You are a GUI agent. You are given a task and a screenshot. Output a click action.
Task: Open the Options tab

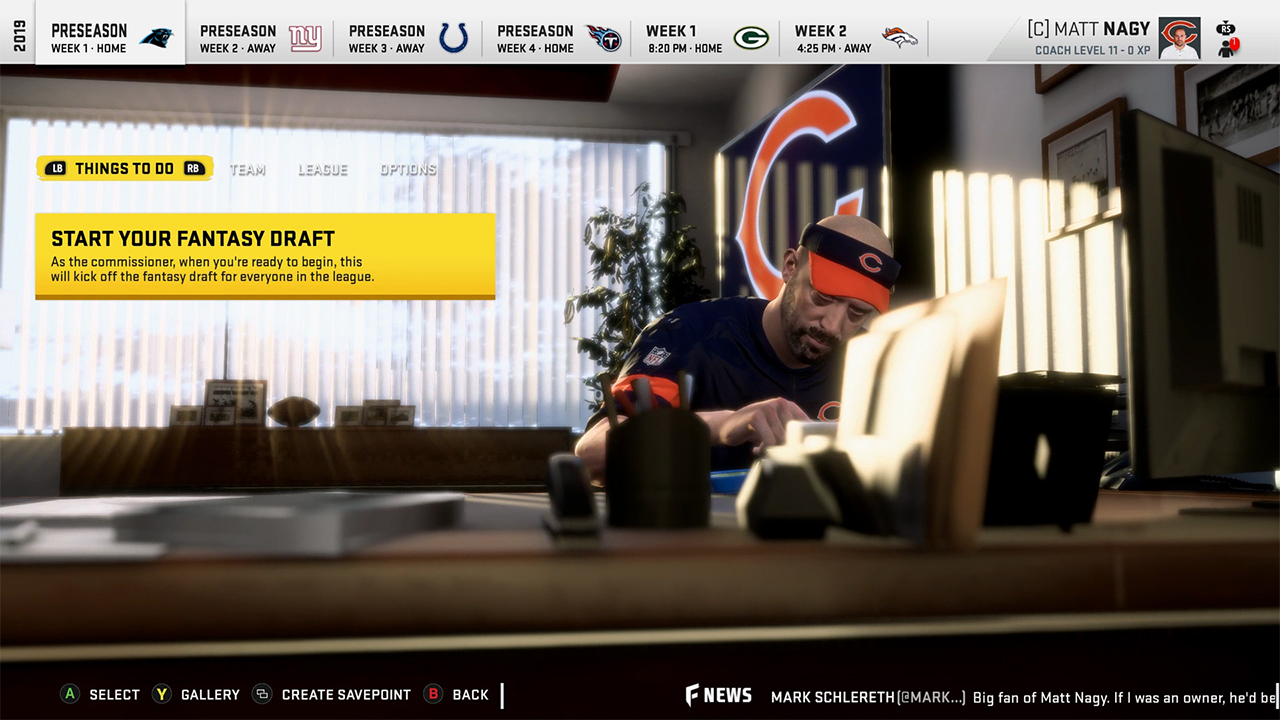(408, 169)
